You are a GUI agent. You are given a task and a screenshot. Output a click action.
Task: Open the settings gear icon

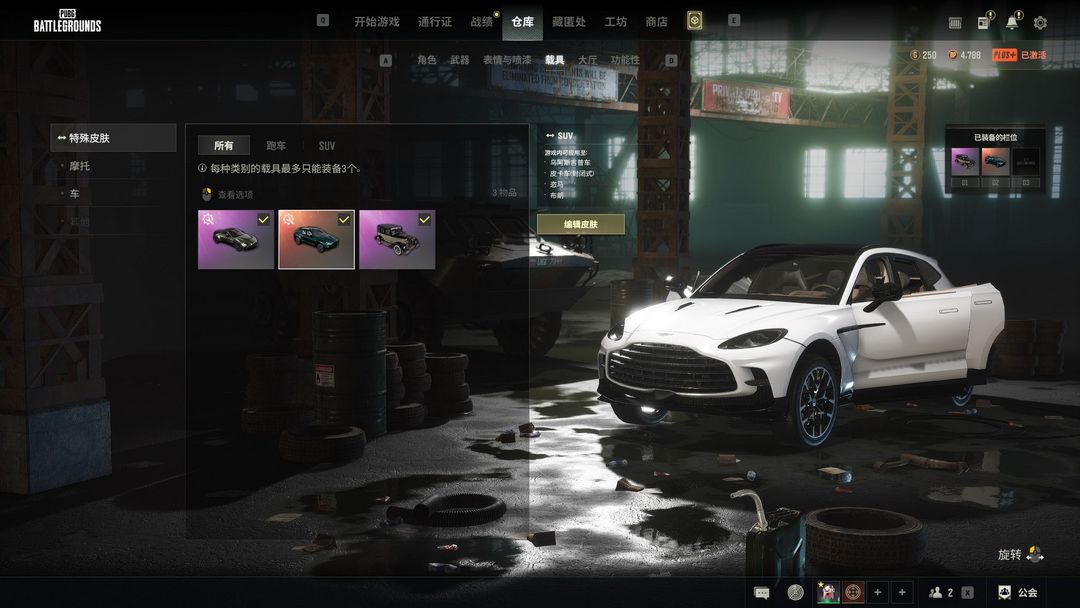click(x=1040, y=22)
